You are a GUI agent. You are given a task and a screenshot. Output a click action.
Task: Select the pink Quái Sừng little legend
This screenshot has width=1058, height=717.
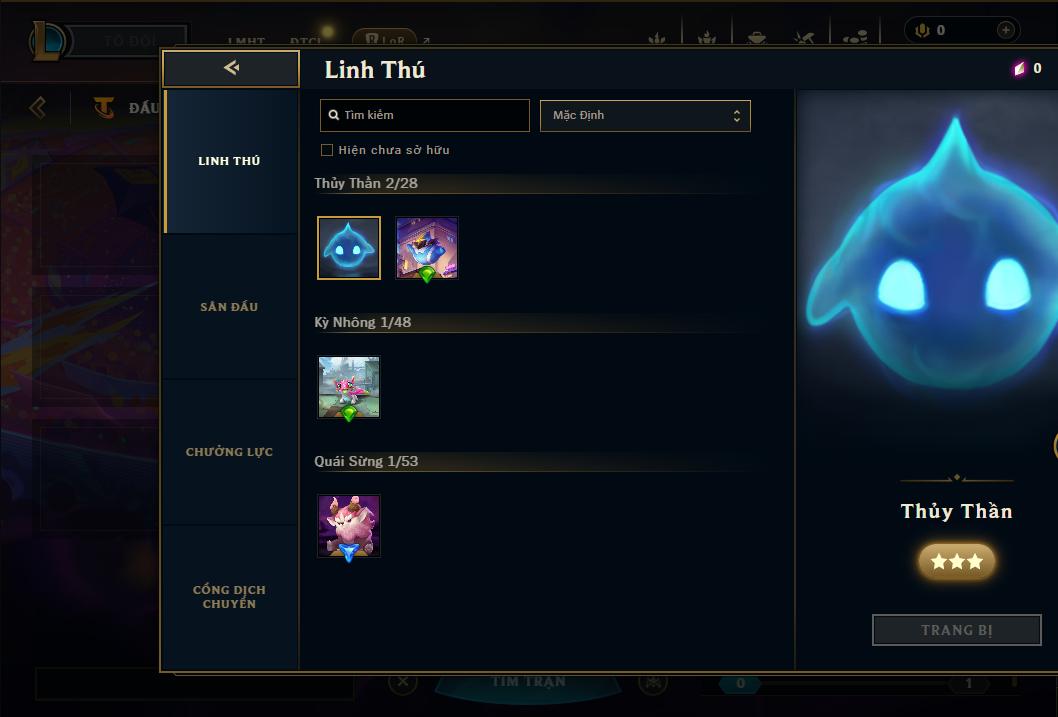(x=349, y=526)
